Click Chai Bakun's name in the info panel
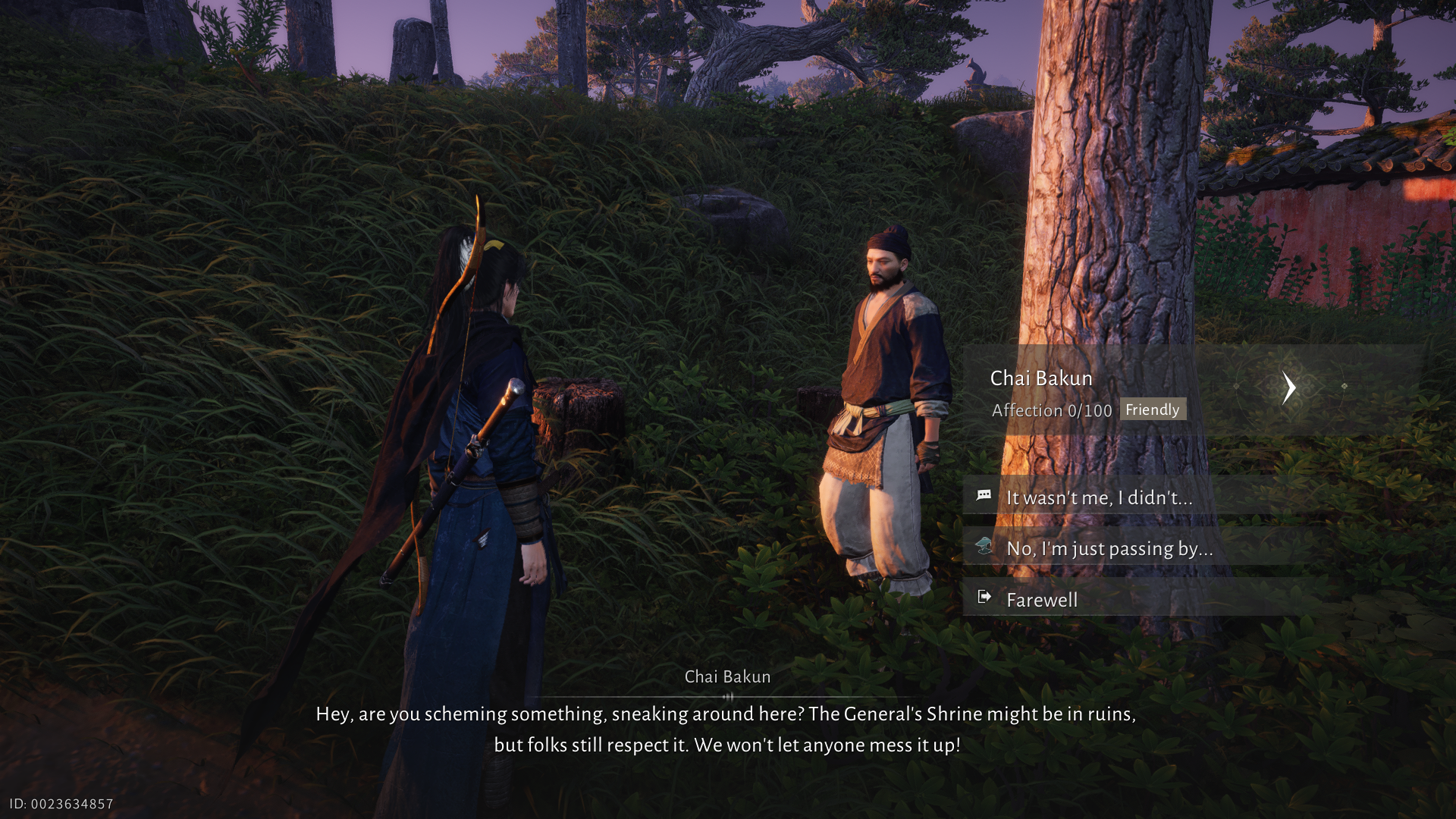1456x819 pixels. point(1043,378)
